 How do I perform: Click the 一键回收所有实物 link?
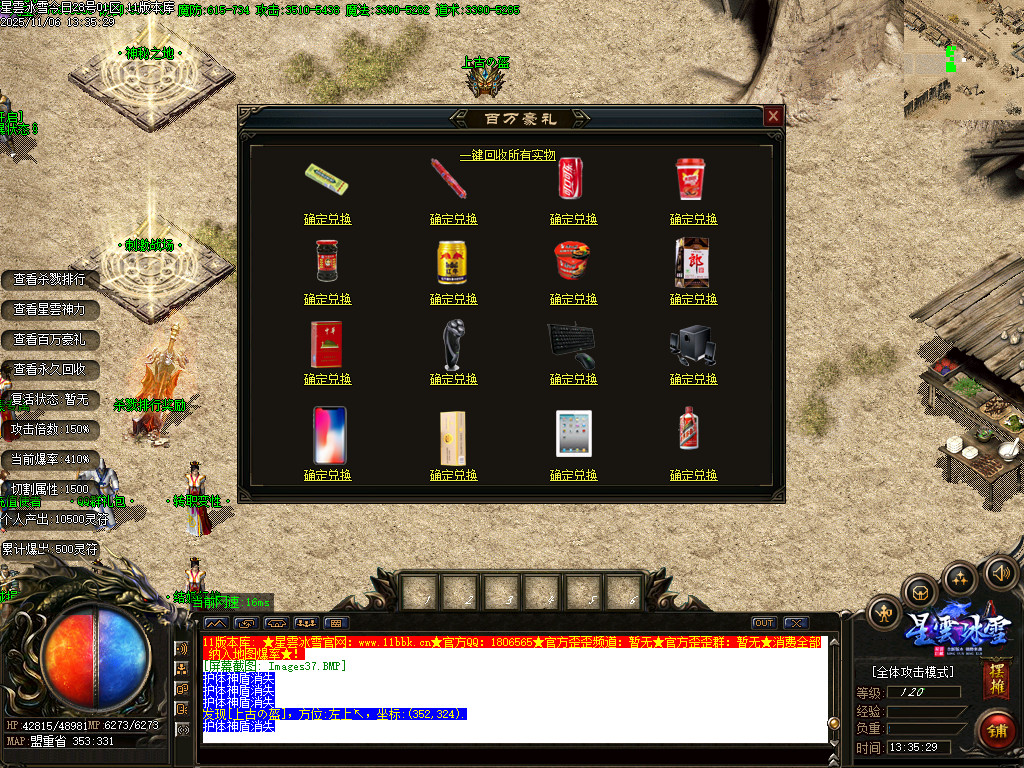coord(507,155)
